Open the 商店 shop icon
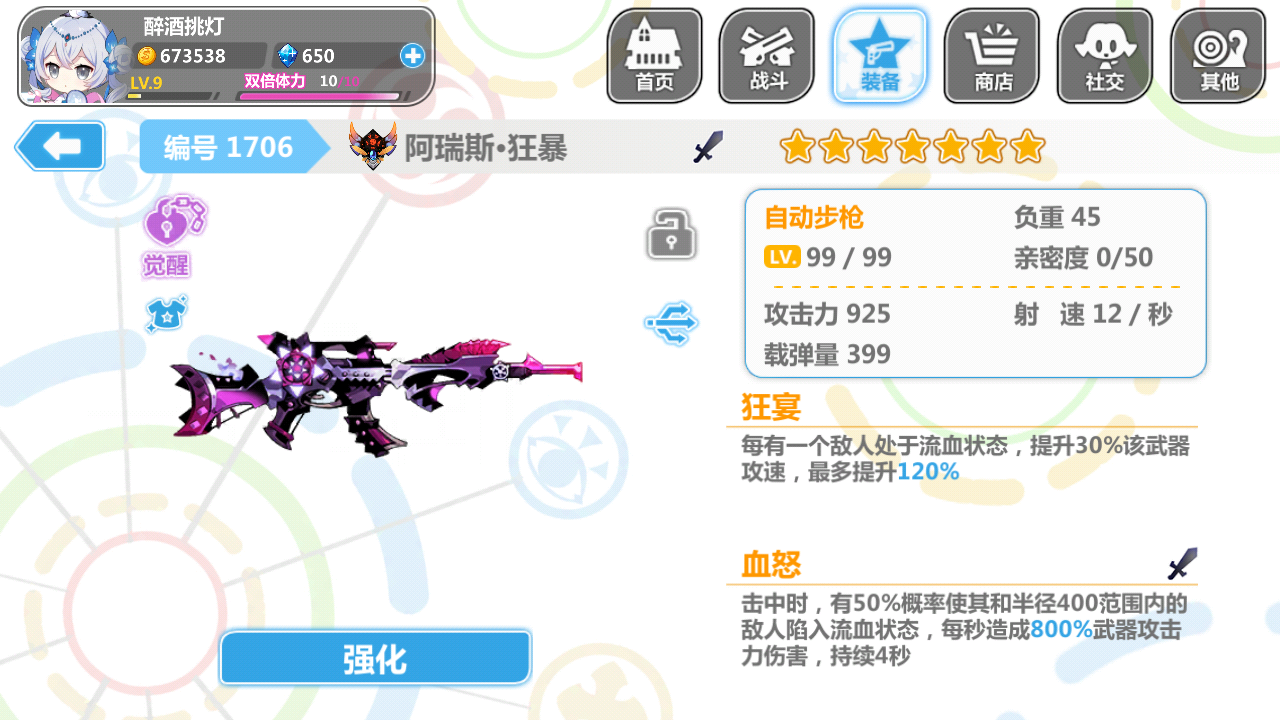 click(x=991, y=55)
